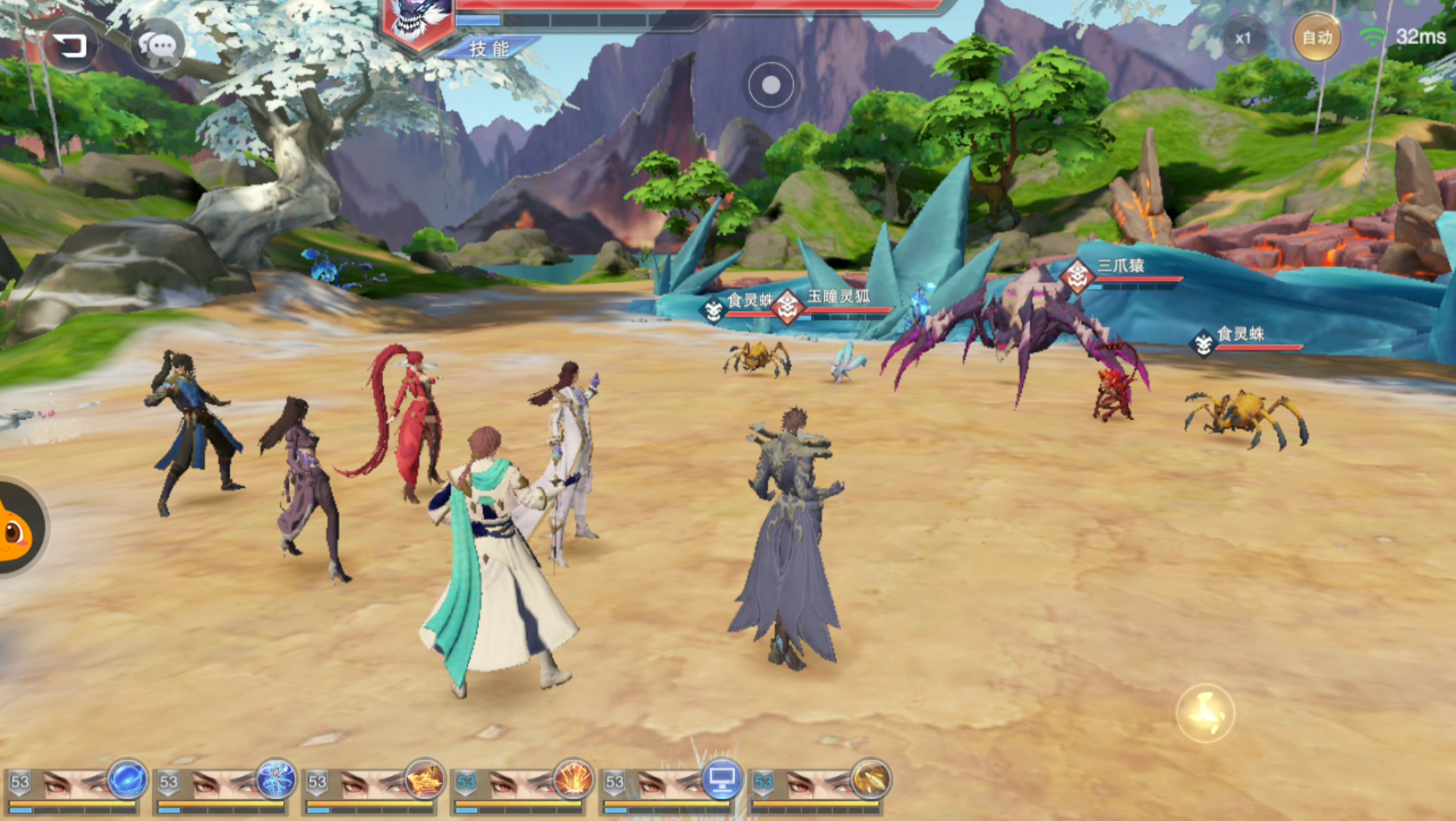1456x821 pixels.
Task: Trigger the golden beast skill
Action: coord(425,779)
